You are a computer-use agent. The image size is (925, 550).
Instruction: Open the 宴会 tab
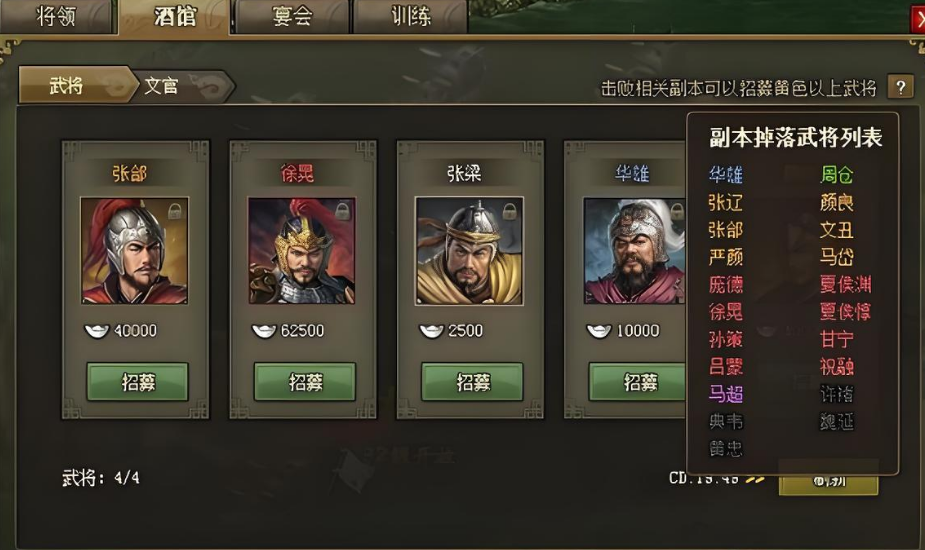(291, 17)
